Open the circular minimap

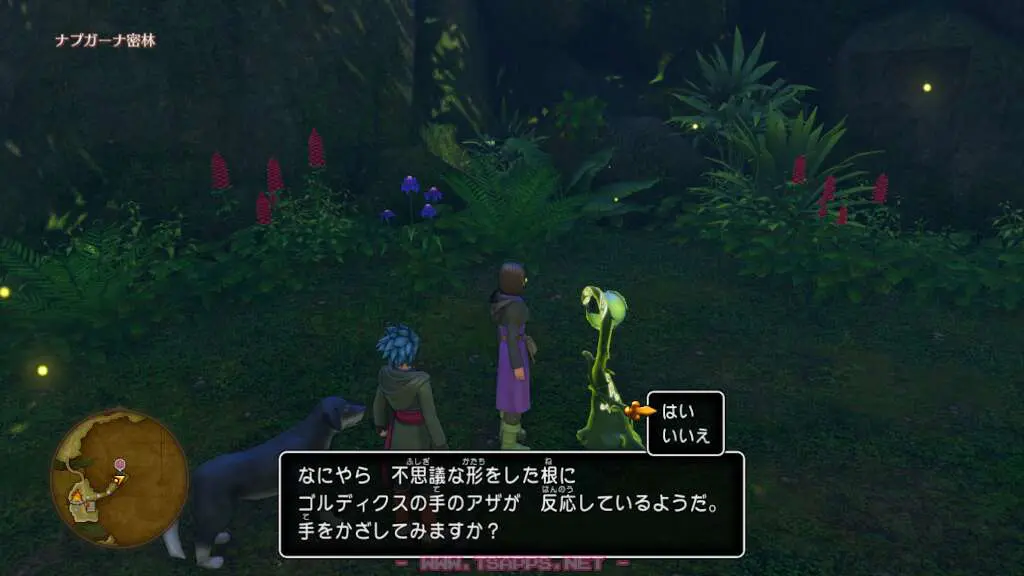tap(118, 477)
